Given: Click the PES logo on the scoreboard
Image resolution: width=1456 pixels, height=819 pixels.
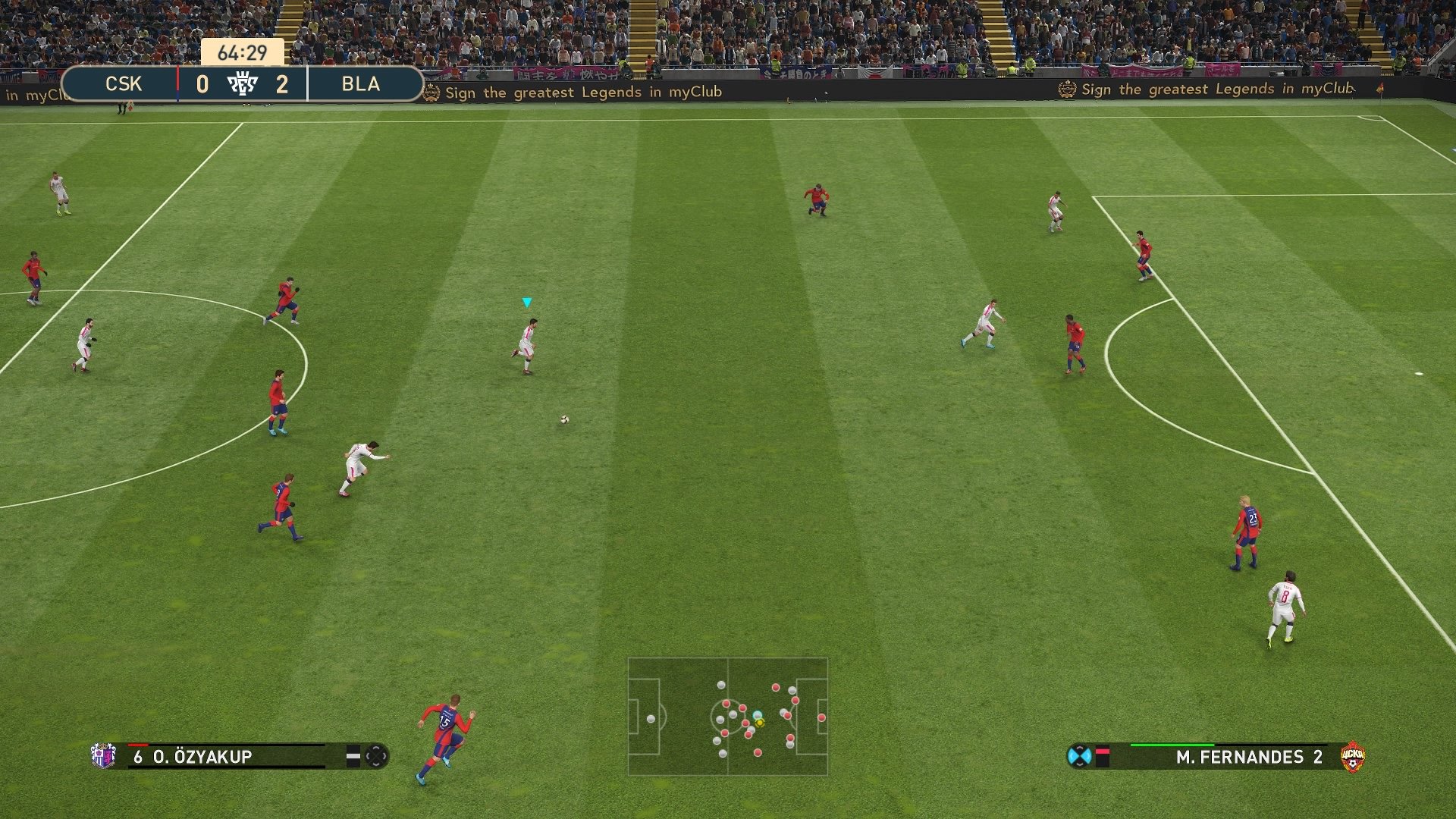Looking at the screenshot, I should [x=243, y=83].
